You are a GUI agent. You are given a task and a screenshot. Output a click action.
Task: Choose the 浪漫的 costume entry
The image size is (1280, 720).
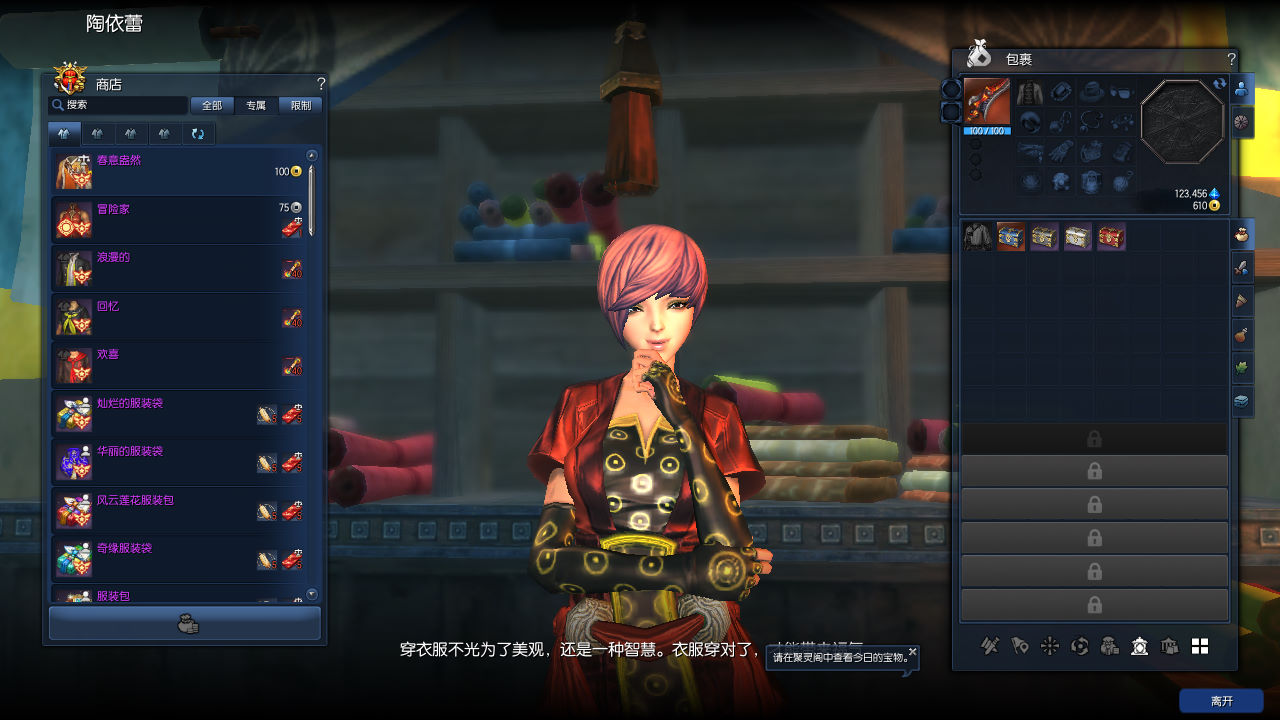pyautogui.click(x=180, y=268)
